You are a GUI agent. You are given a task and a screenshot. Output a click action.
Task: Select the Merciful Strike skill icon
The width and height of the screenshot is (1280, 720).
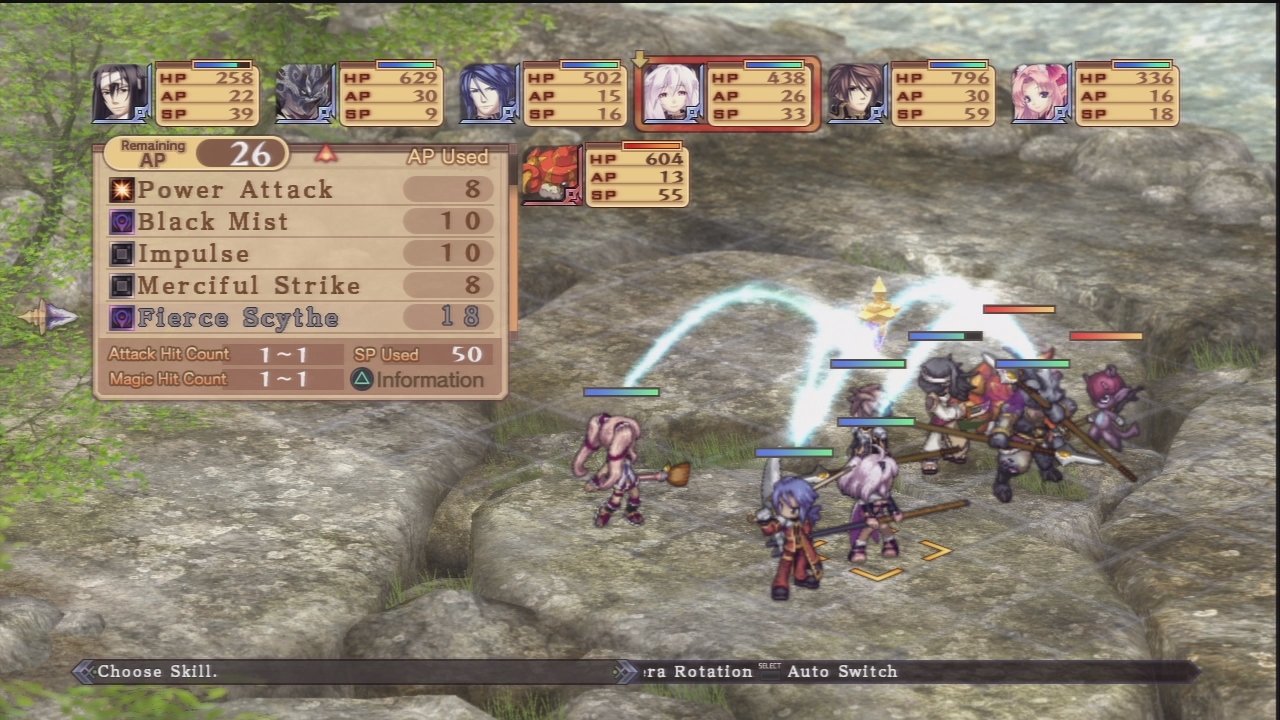click(121, 285)
